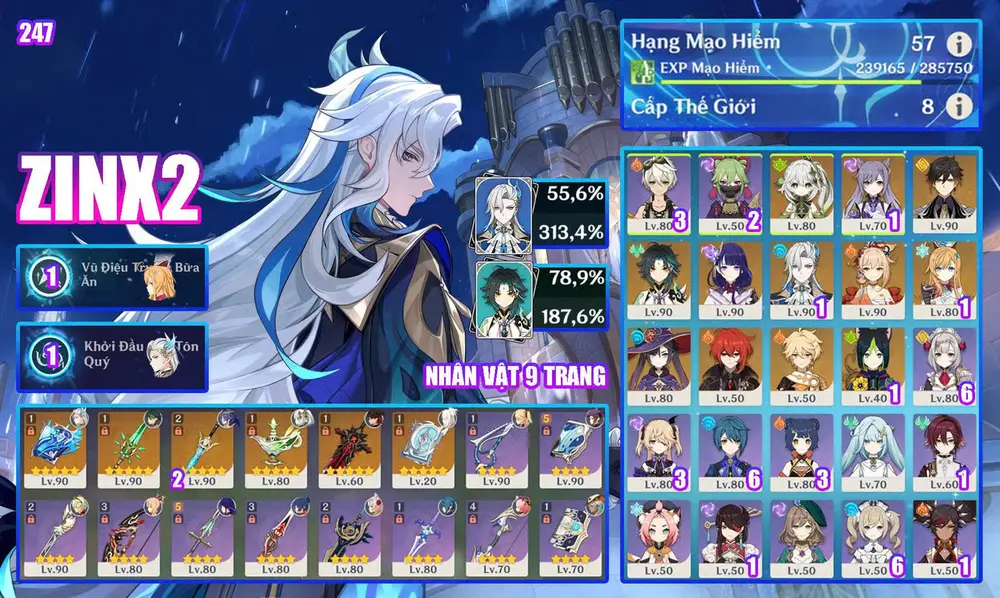Screen dimensions: 1000x598
Task: Pick the Raiden Shogun character card
Action: [729, 273]
